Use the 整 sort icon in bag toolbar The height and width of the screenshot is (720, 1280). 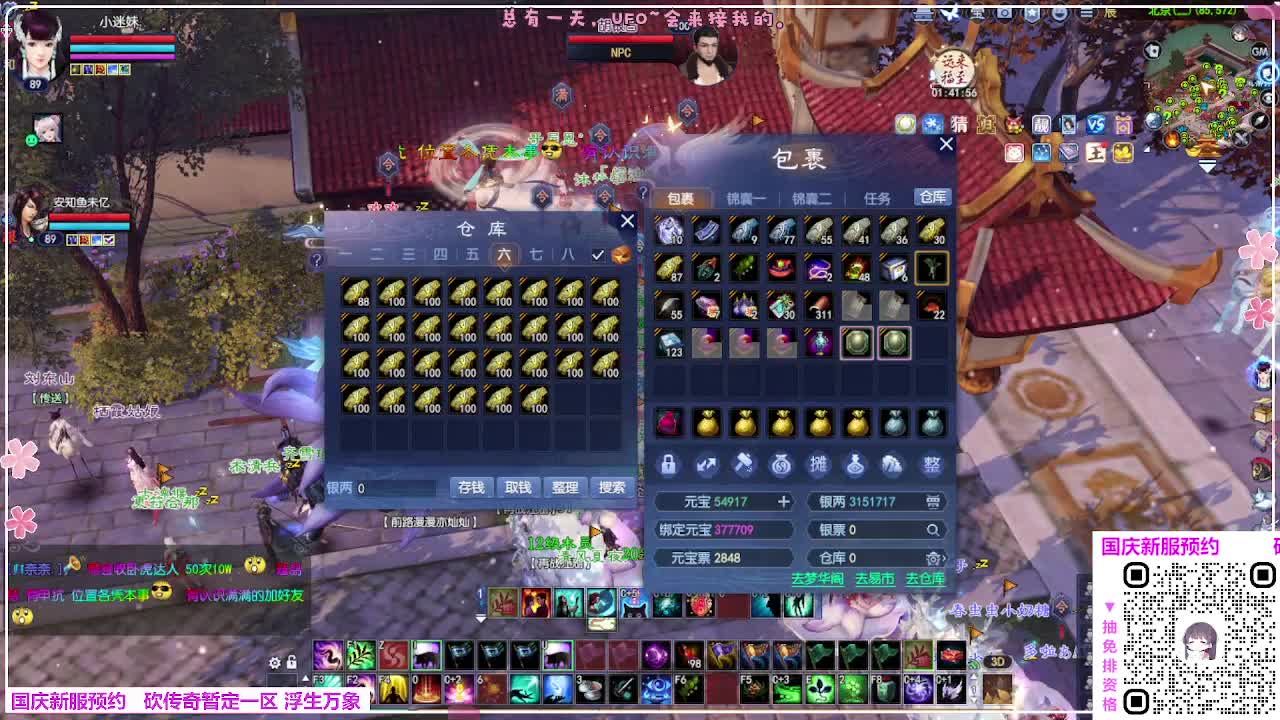[x=932, y=465]
